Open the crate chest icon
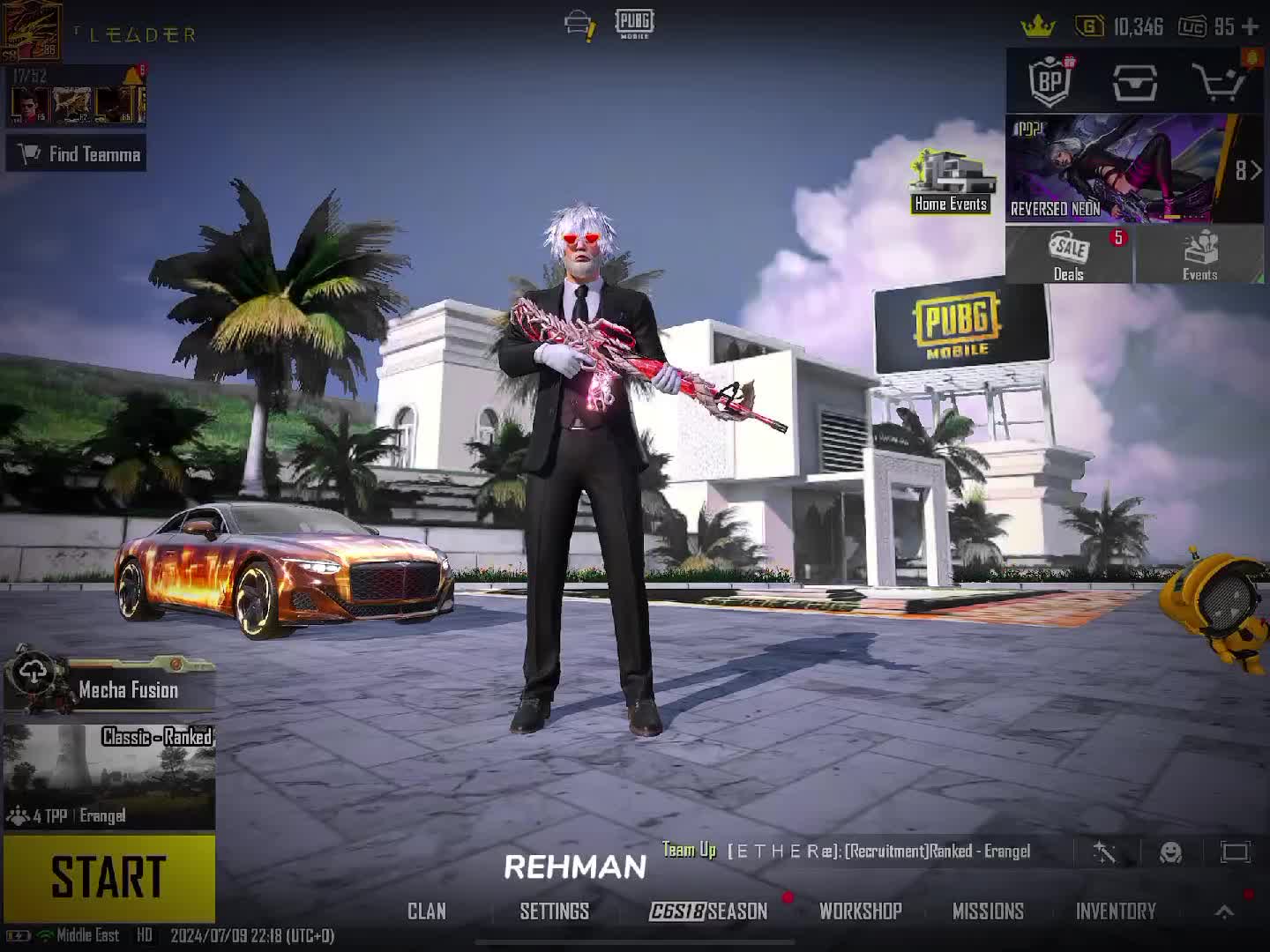Image resolution: width=1270 pixels, height=952 pixels. tap(1135, 82)
